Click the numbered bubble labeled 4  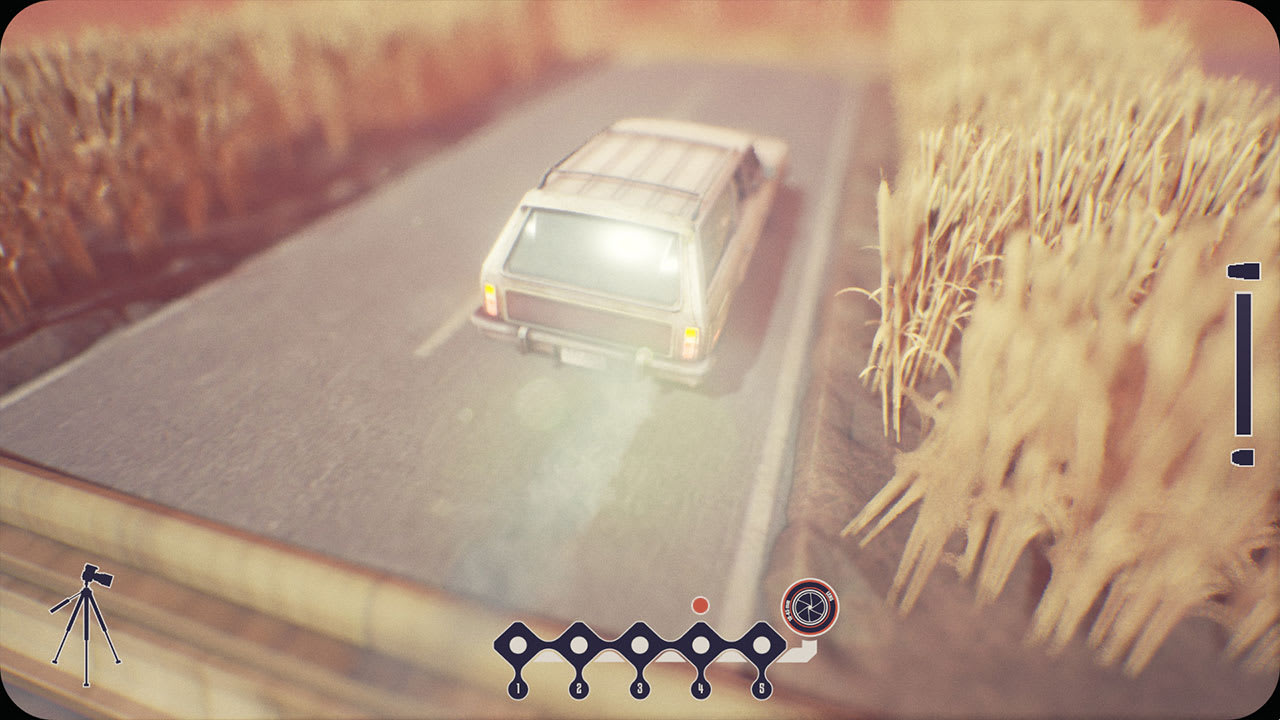pyautogui.click(x=700, y=687)
